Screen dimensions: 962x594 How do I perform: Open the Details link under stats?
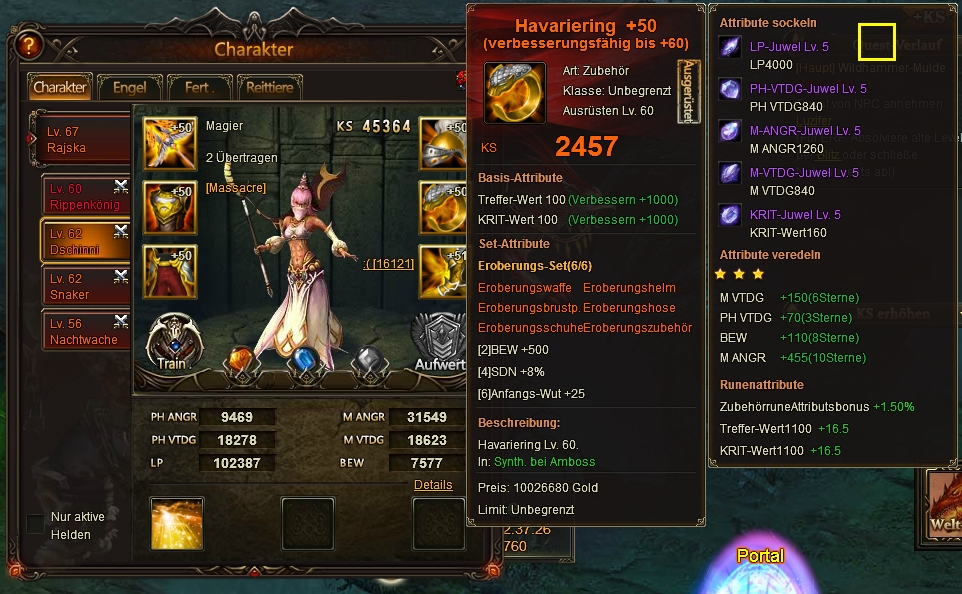433,485
